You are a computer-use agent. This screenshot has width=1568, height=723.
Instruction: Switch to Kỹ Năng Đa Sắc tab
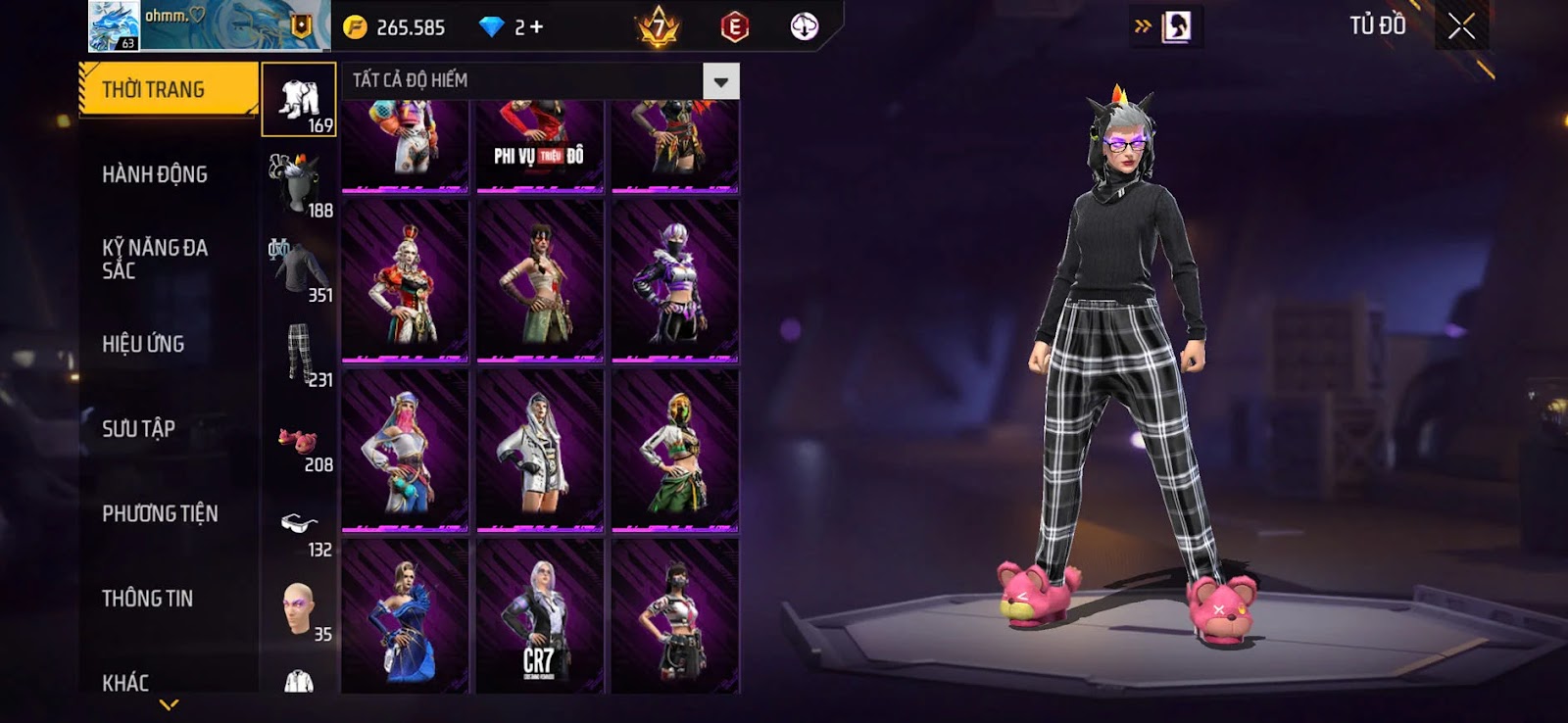[155, 259]
